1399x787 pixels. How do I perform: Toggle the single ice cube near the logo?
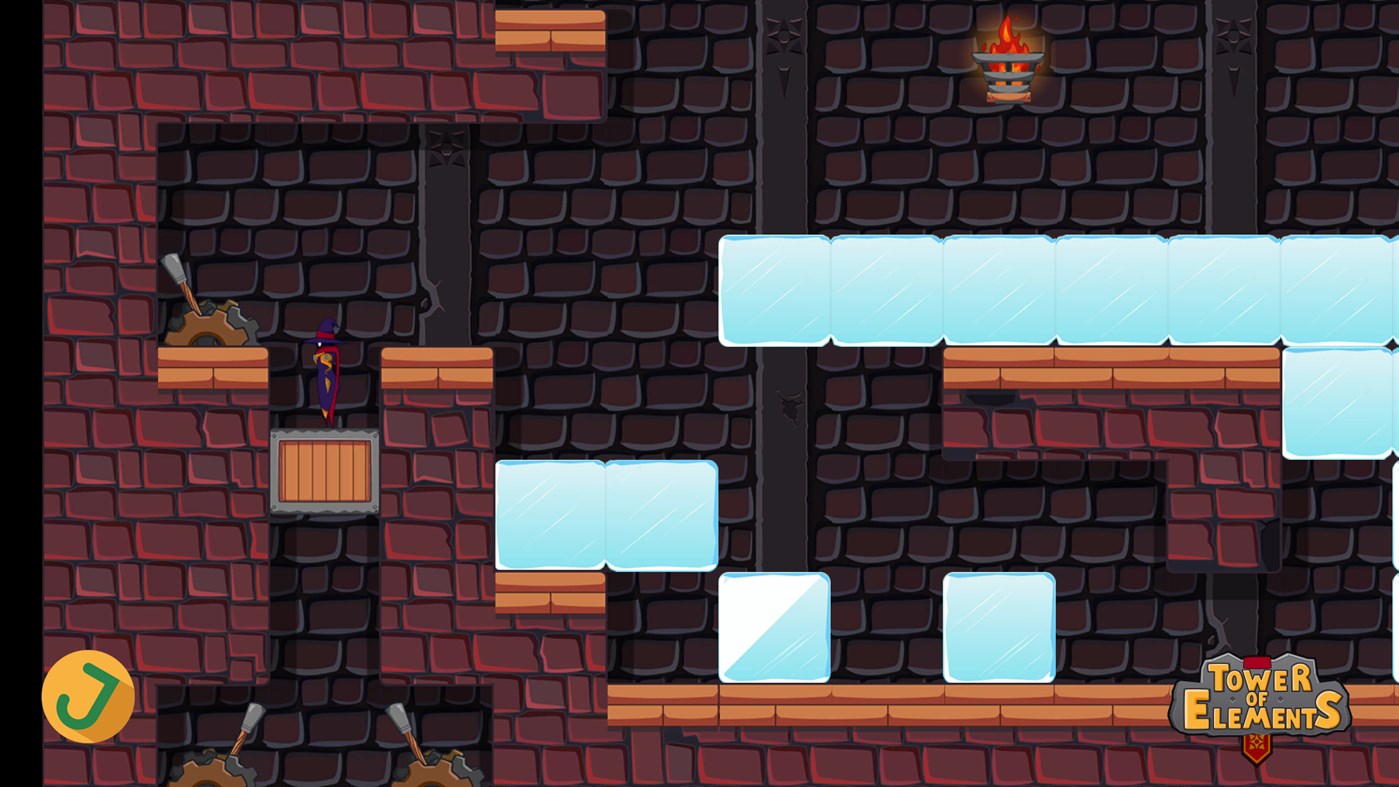[x=998, y=627]
